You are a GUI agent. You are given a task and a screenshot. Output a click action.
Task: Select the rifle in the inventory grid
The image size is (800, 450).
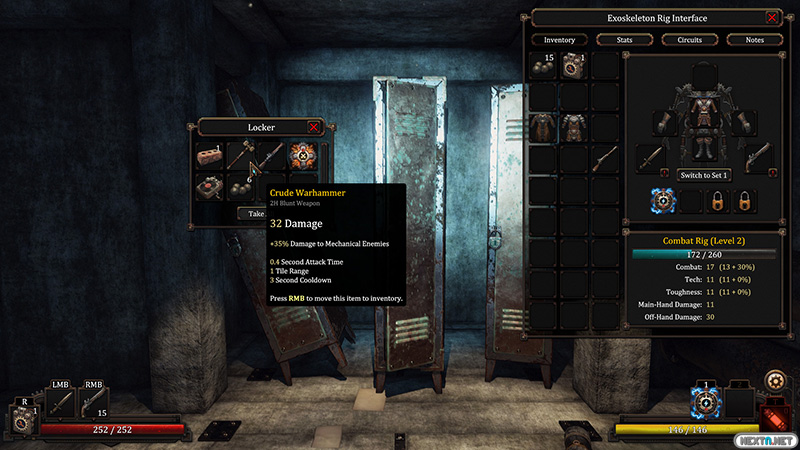(605, 160)
